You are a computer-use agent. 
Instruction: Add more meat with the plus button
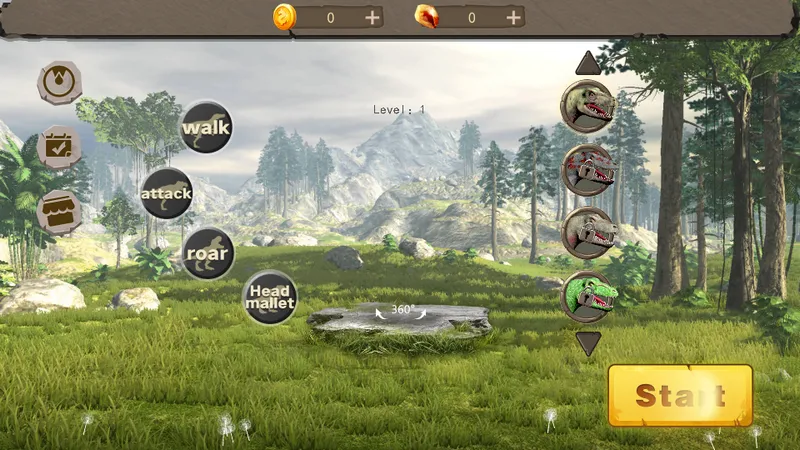(513, 17)
